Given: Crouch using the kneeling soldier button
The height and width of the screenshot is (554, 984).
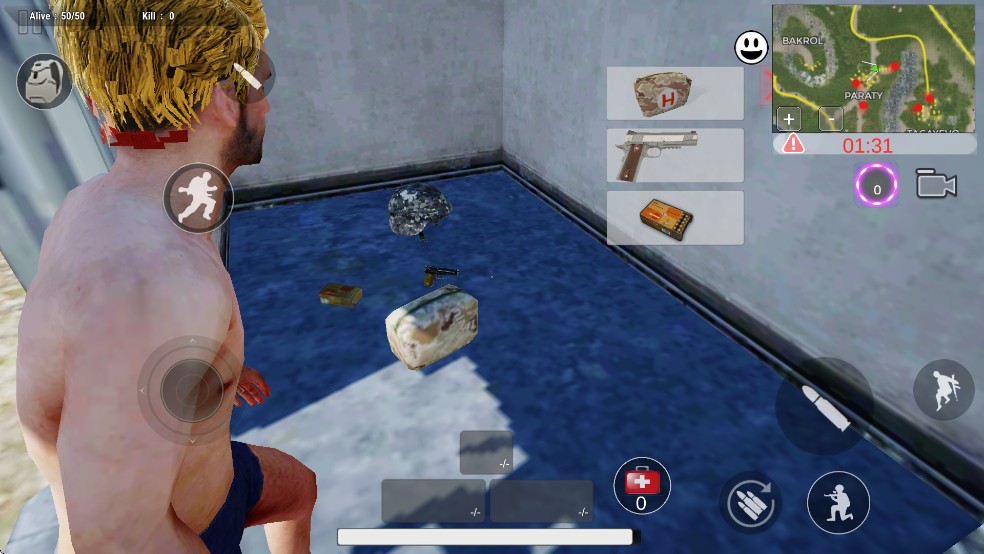Looking at the screenshot, I should pos(838,502).
